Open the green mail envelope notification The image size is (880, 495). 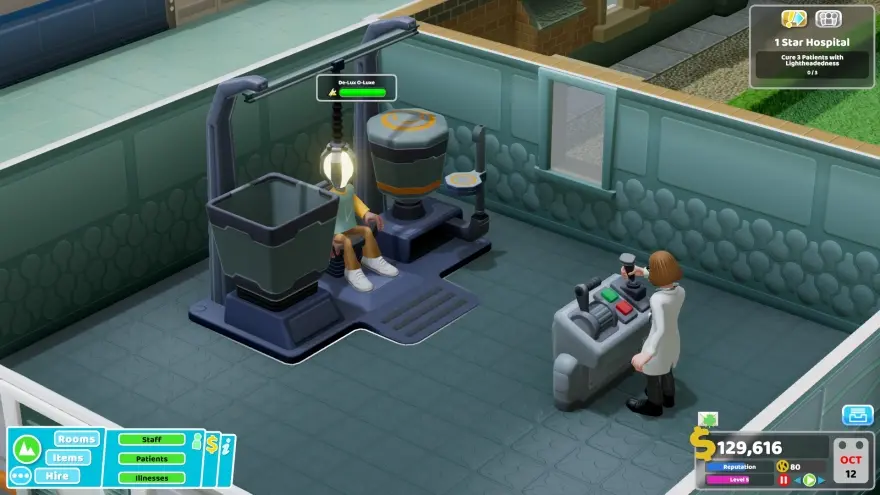(707, 420)
